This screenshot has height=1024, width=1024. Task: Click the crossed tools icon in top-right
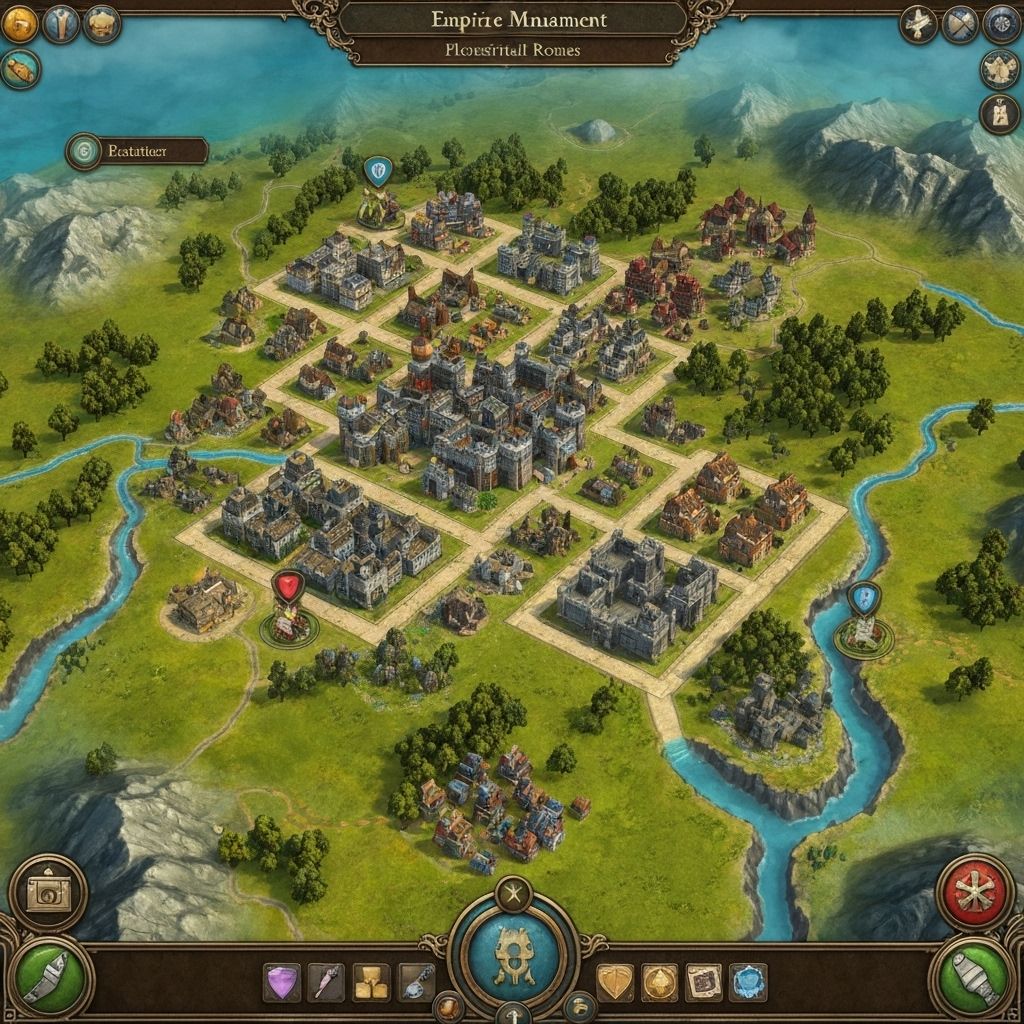[x=960, y=24]
